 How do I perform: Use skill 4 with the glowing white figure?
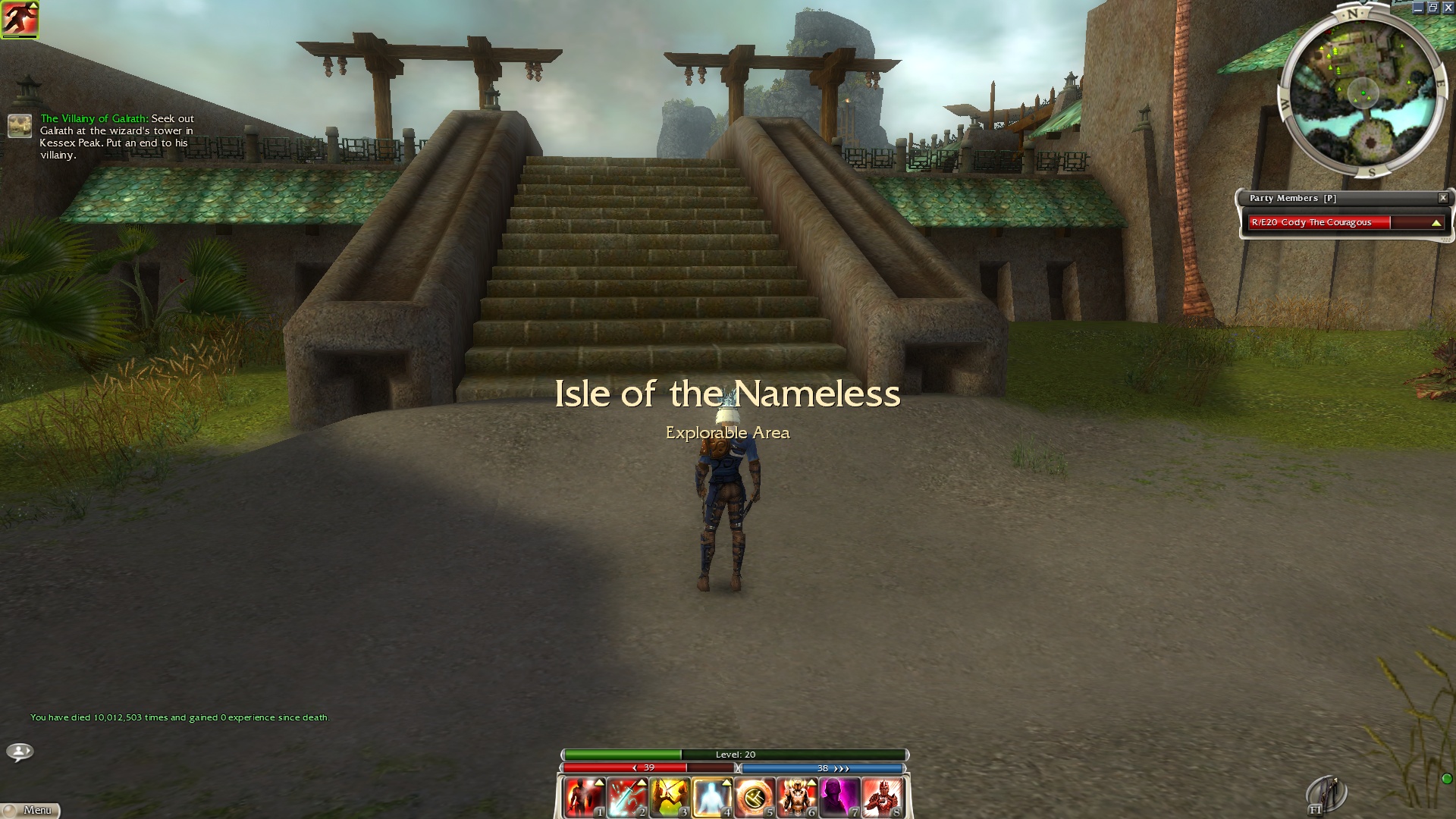[x=711, y=797]
